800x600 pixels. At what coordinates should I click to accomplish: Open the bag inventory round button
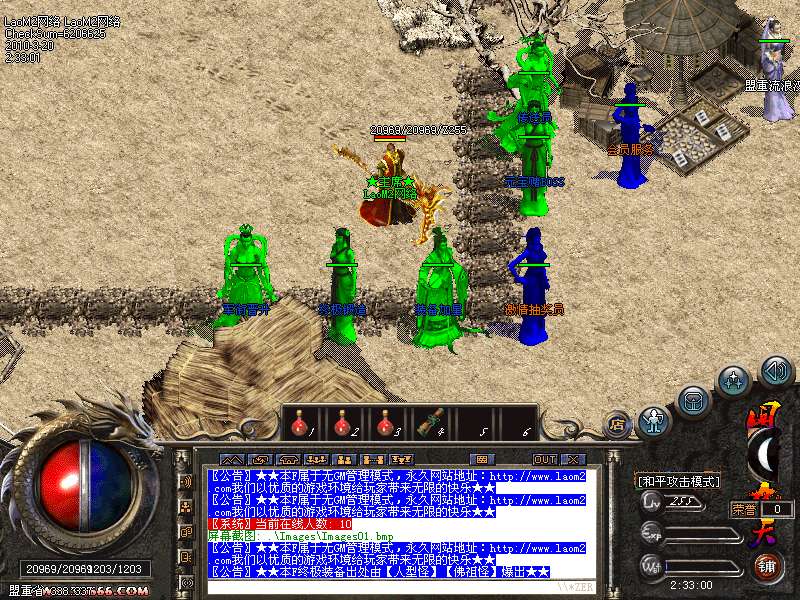coord(693,401)
